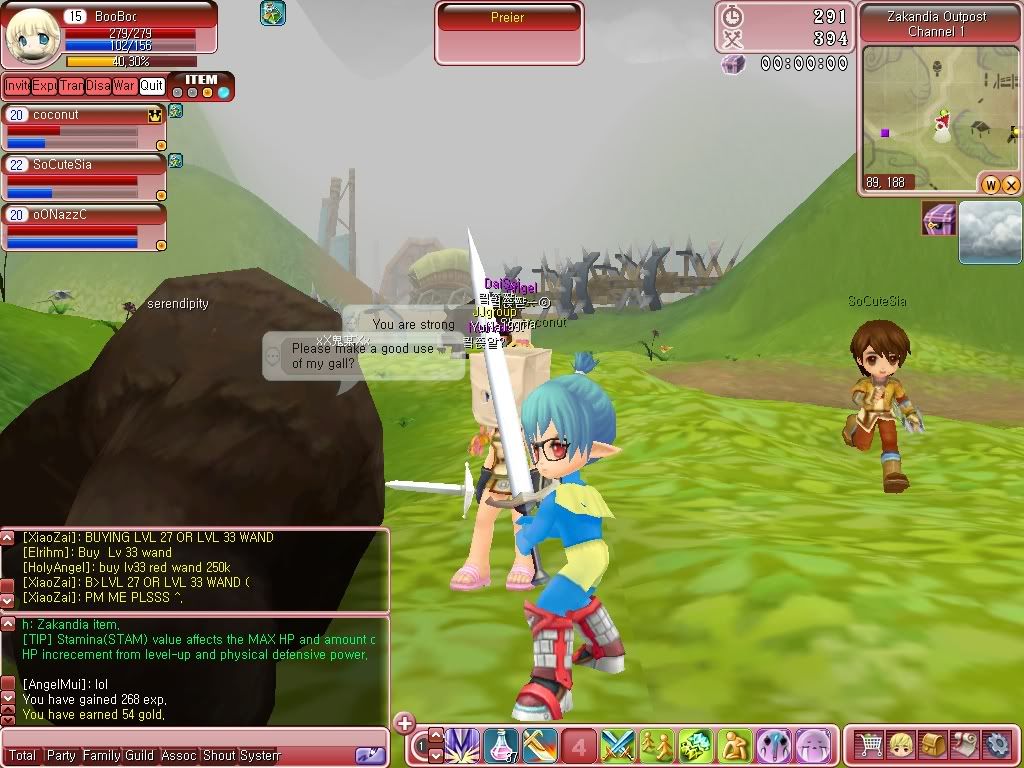Viewport: 1024px width, 768px height.
Task: Open the gear settings menu
Action: pos(996,745)
